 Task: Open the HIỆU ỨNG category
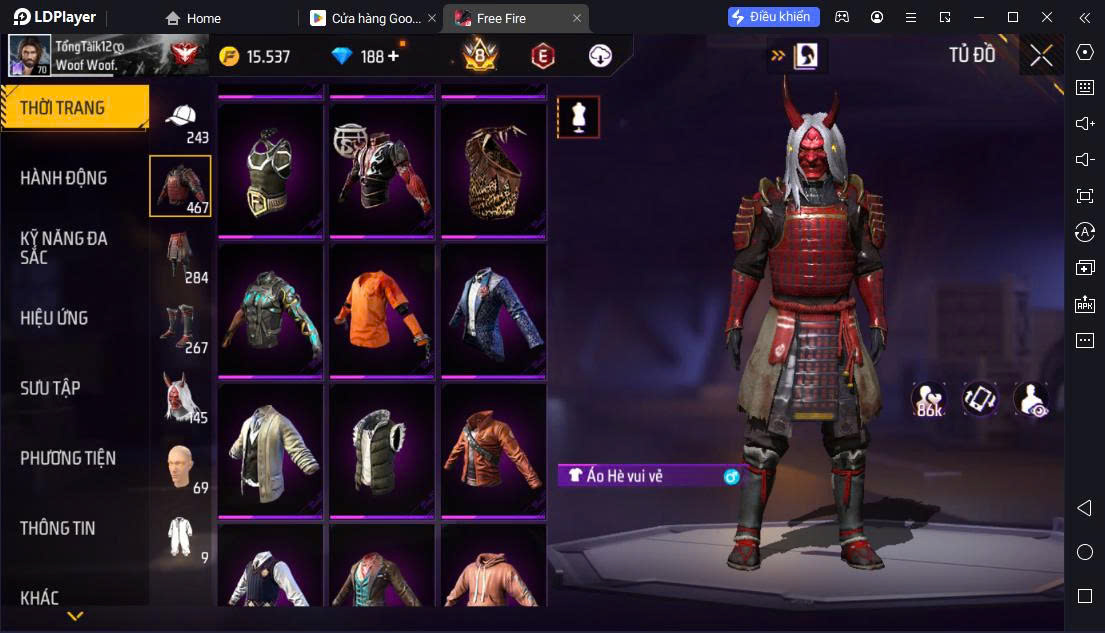pos(55,318)
